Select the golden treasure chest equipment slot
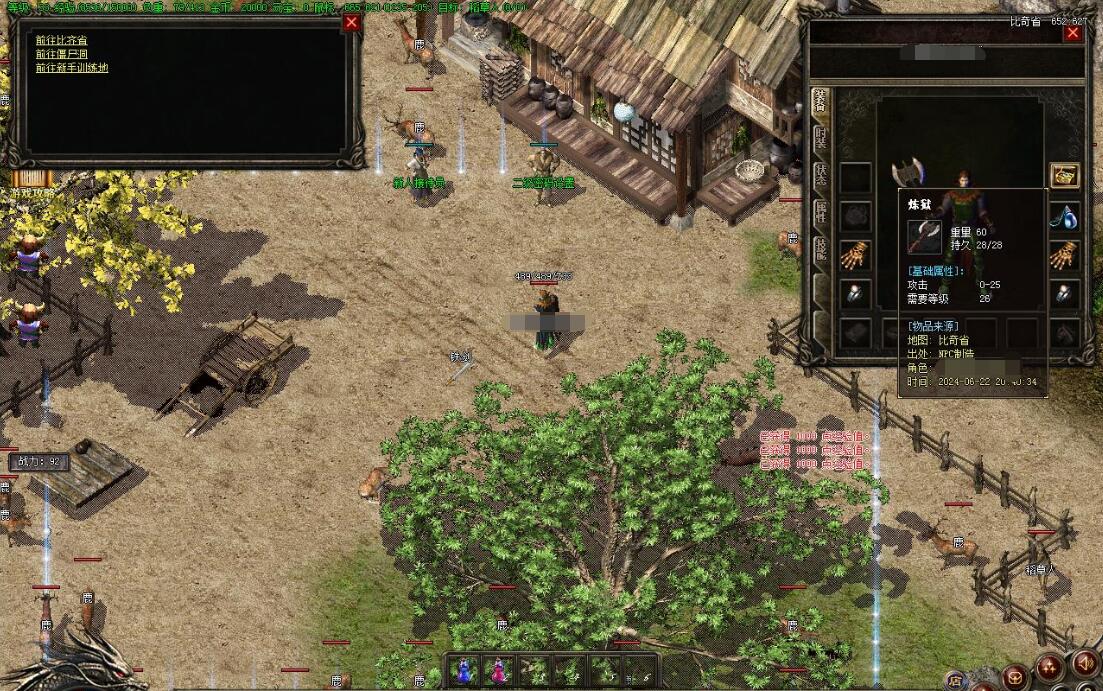The height and width of the screenshot is (691, 1103). (x=1064, y=176)
